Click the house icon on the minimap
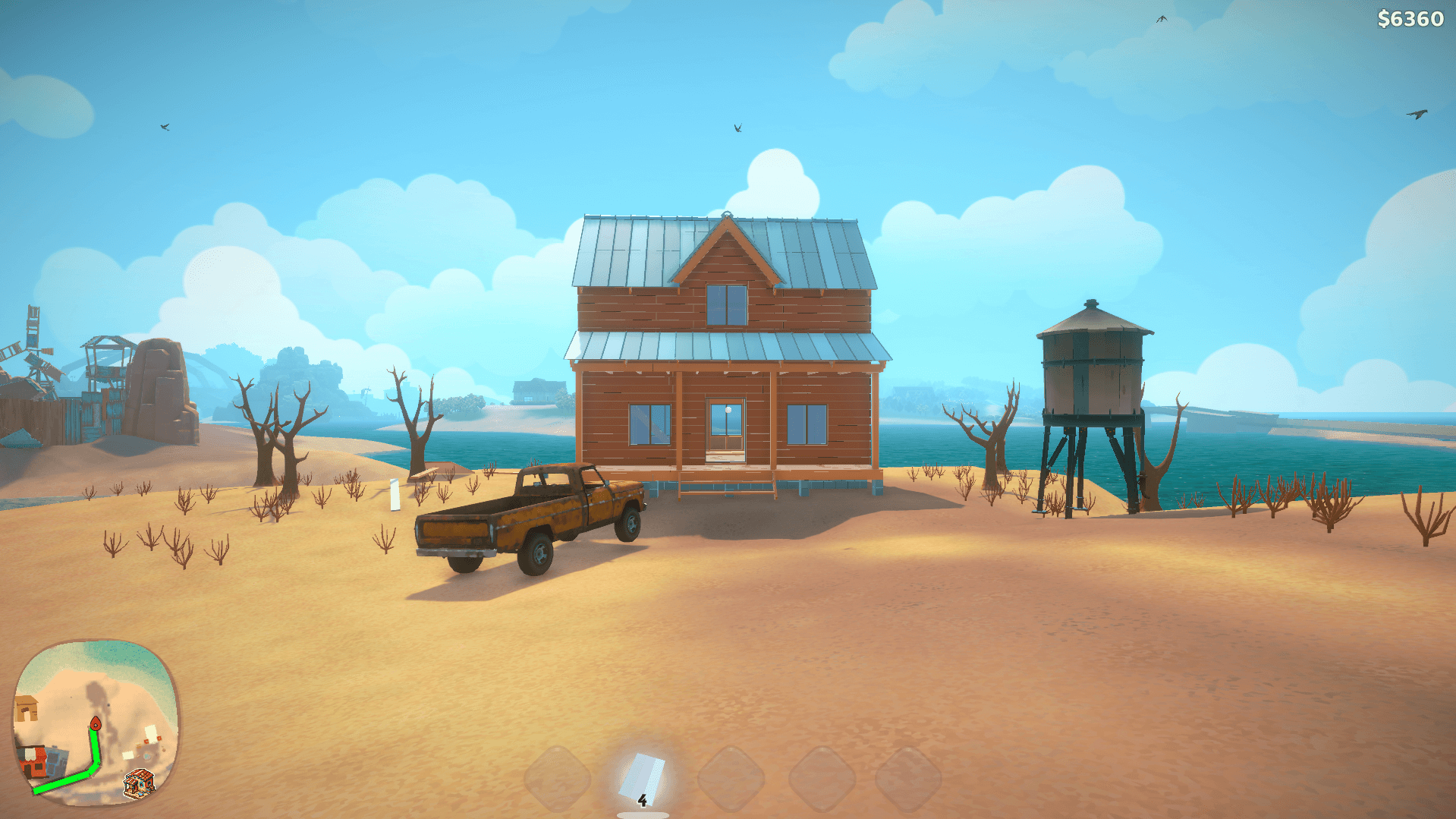Viewport: 1456px width, 819px height. tap(140, 783)
